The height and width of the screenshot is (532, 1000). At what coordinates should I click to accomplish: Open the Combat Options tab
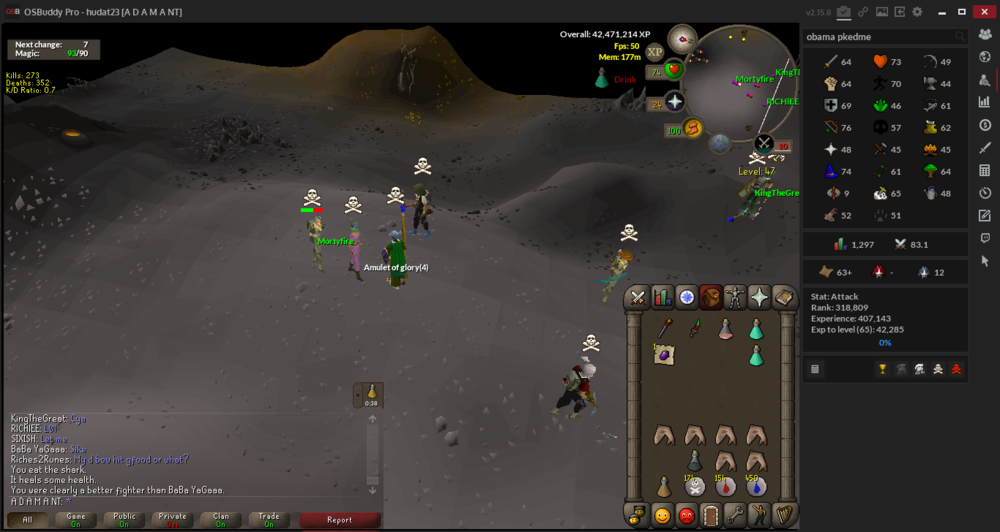point(636,297)
